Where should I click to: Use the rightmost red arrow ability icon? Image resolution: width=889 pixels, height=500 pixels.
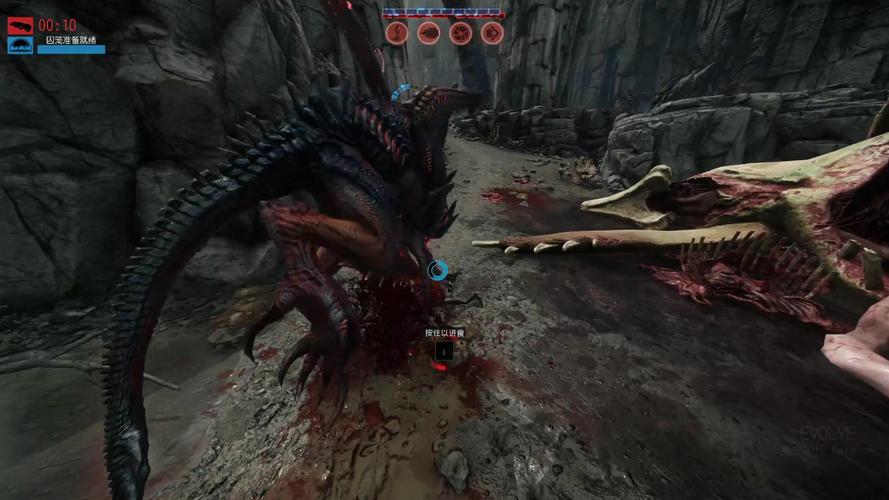coord(491,33)
